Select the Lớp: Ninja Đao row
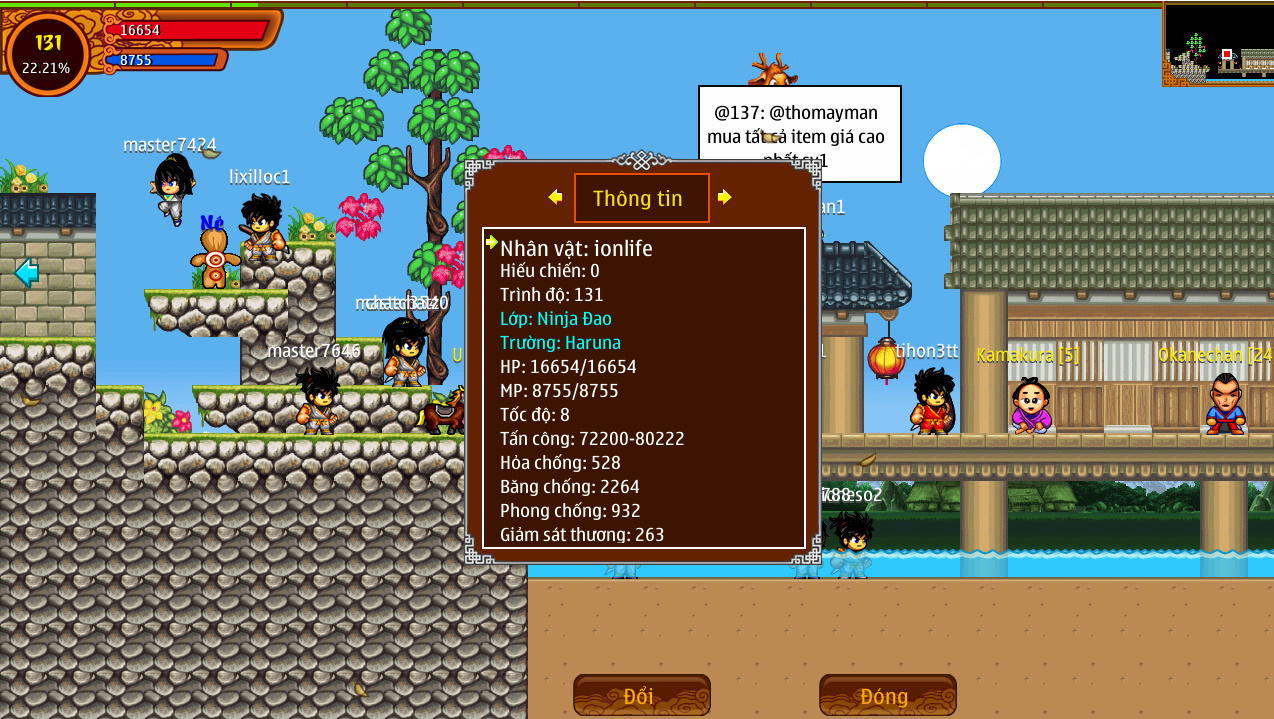Viewport: 1274px width, 719px height. tap(556, 319)
